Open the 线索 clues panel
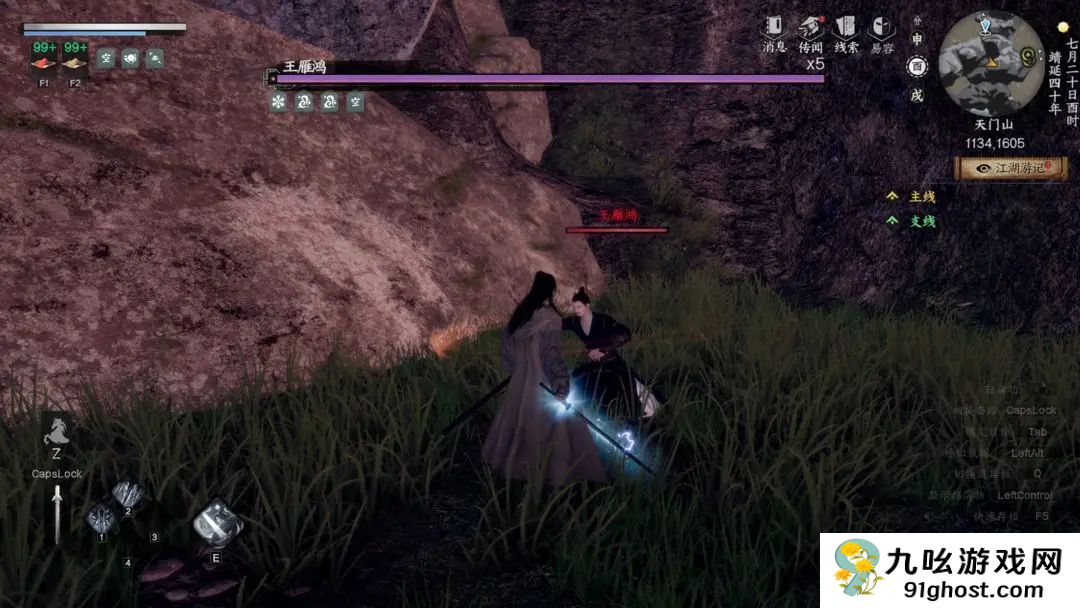Viewport: 1080px width, 608px height. 846,28
